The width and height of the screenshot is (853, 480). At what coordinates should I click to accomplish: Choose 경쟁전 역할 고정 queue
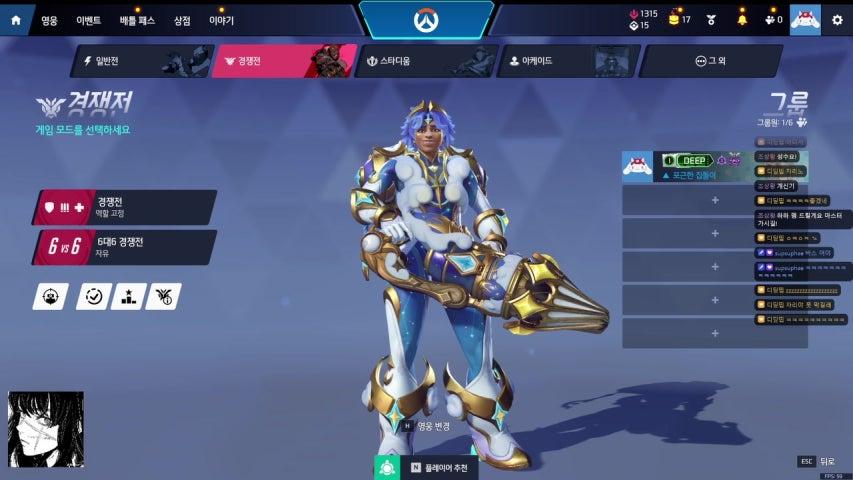point(125,207)
